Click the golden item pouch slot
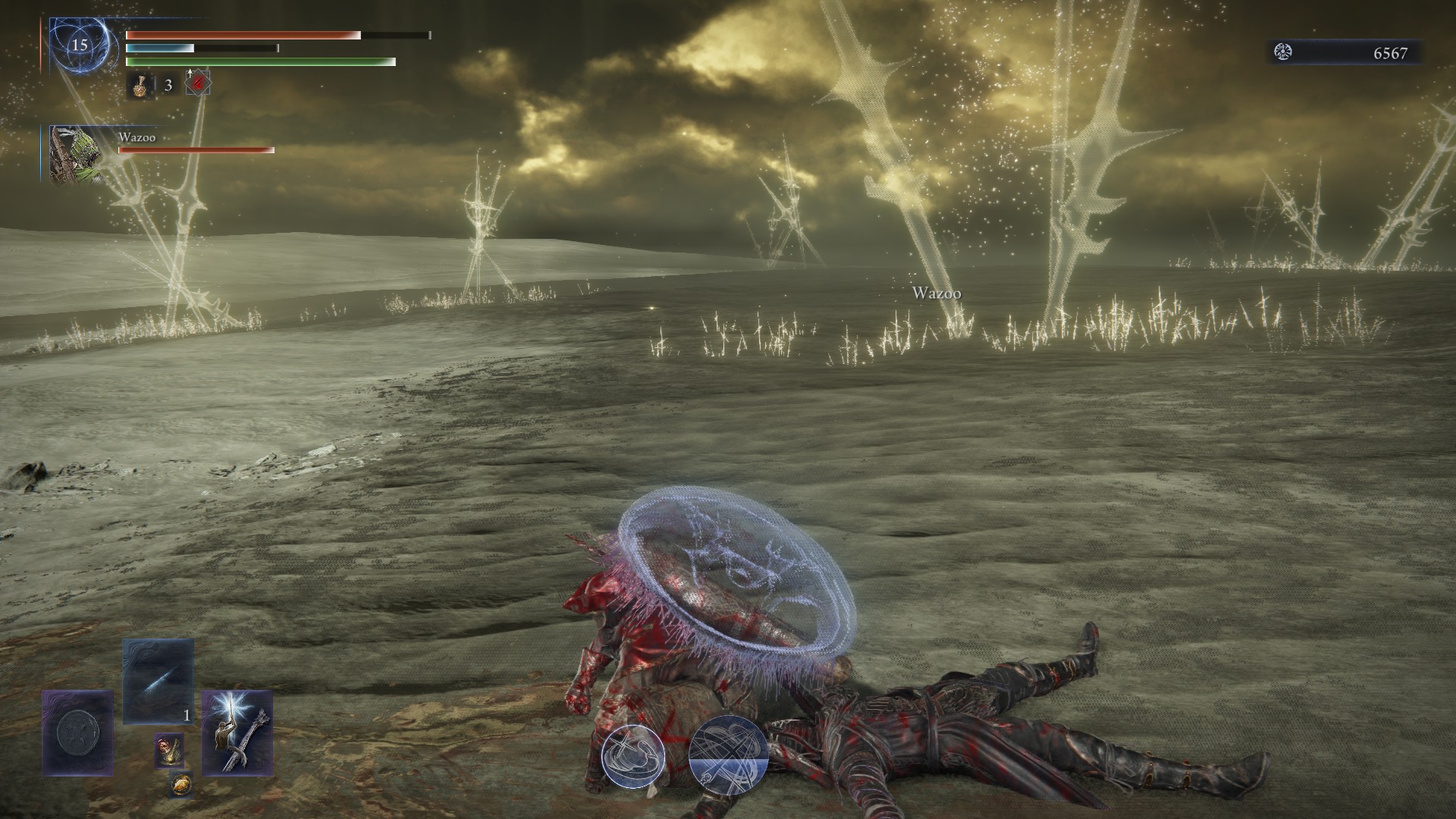This screenshot has width=1456, height=819. click(180, 784)
